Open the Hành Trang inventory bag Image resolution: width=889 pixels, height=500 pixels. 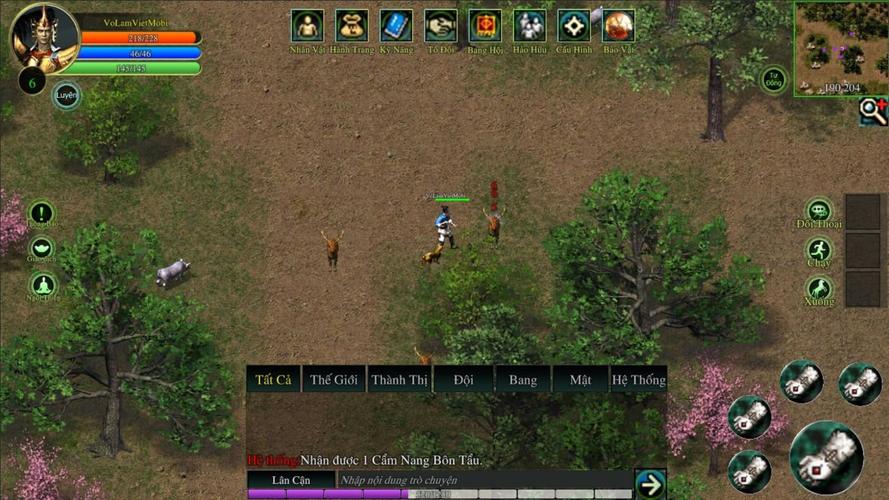[351, 26]
